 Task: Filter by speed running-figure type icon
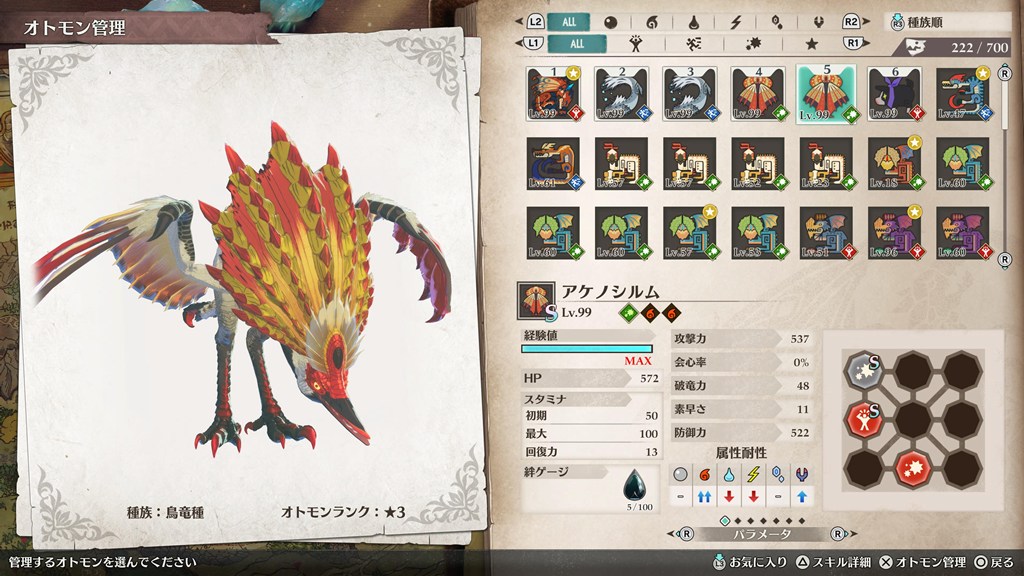693,43
